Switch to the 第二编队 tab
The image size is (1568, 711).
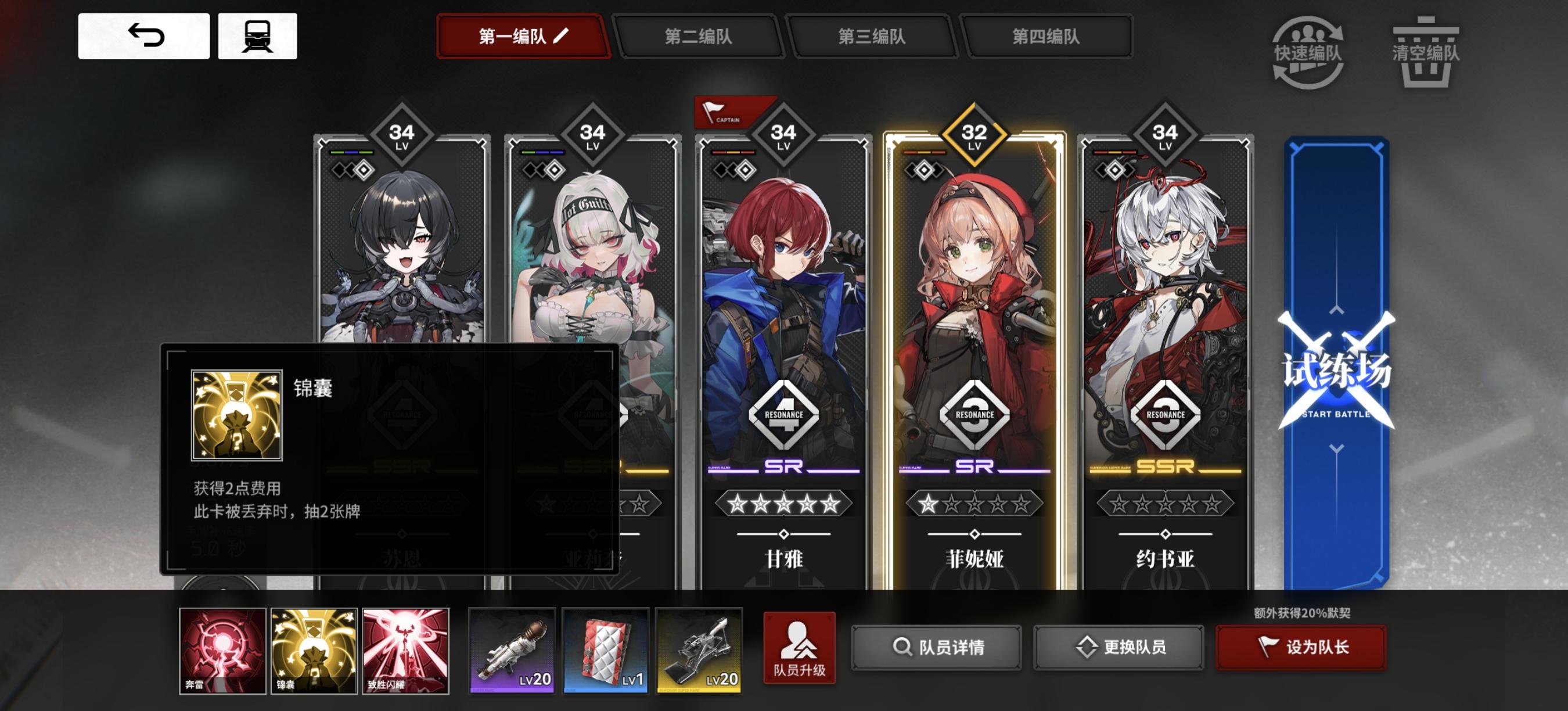(x=700, y=37)
